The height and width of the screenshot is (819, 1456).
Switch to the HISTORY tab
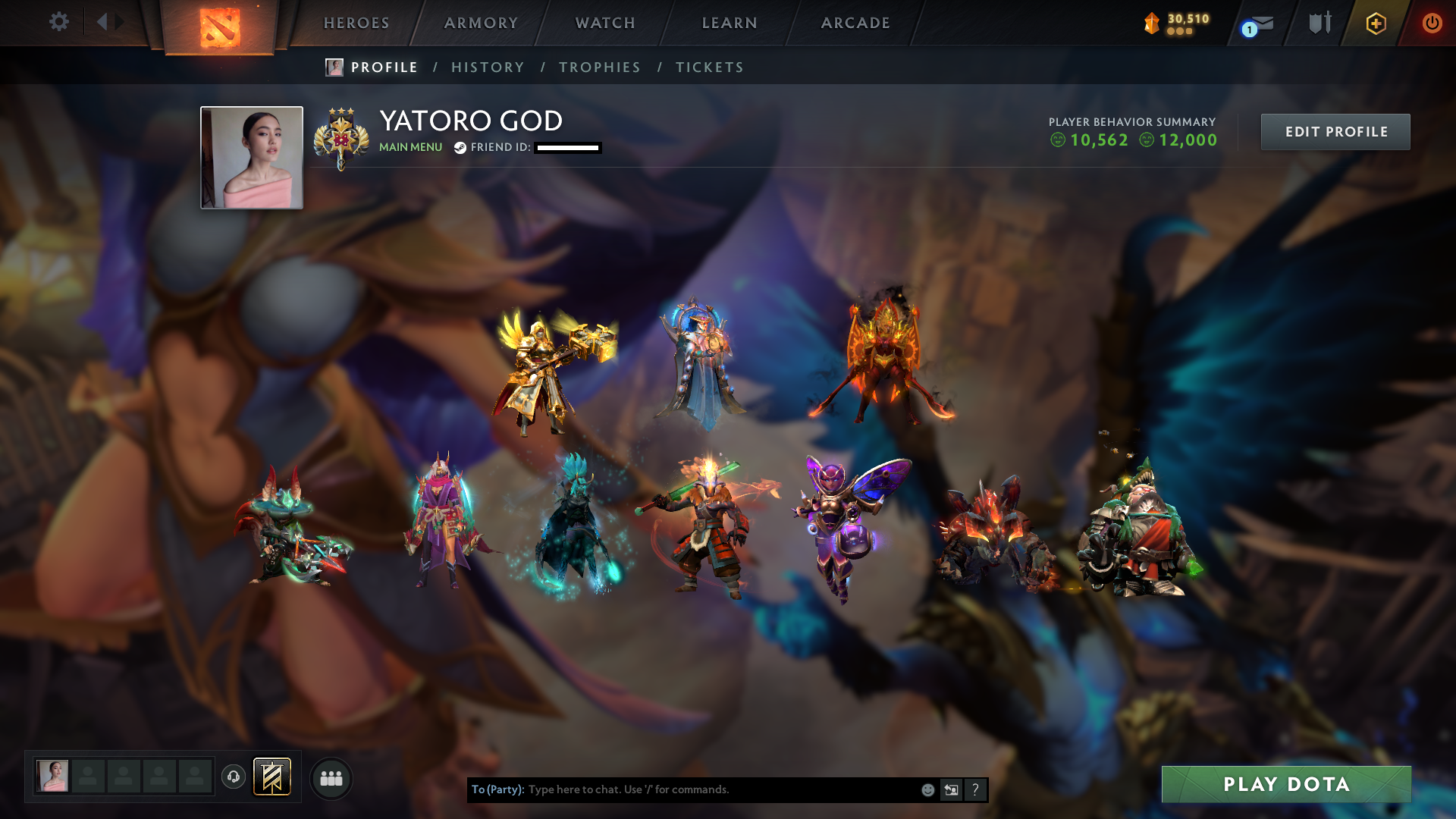488,67
